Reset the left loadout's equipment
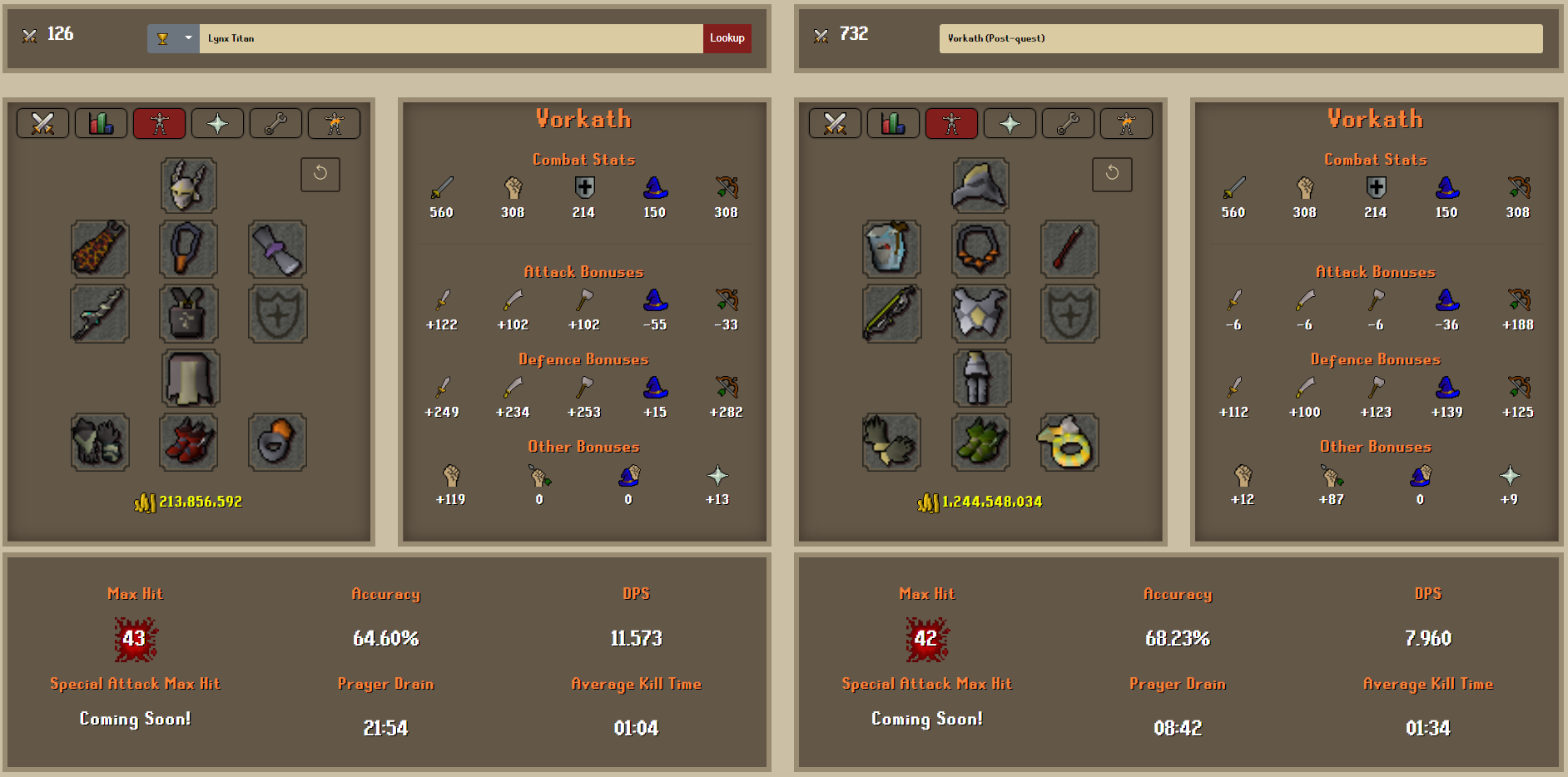The image size is (1568, 777). click(320, 175)
